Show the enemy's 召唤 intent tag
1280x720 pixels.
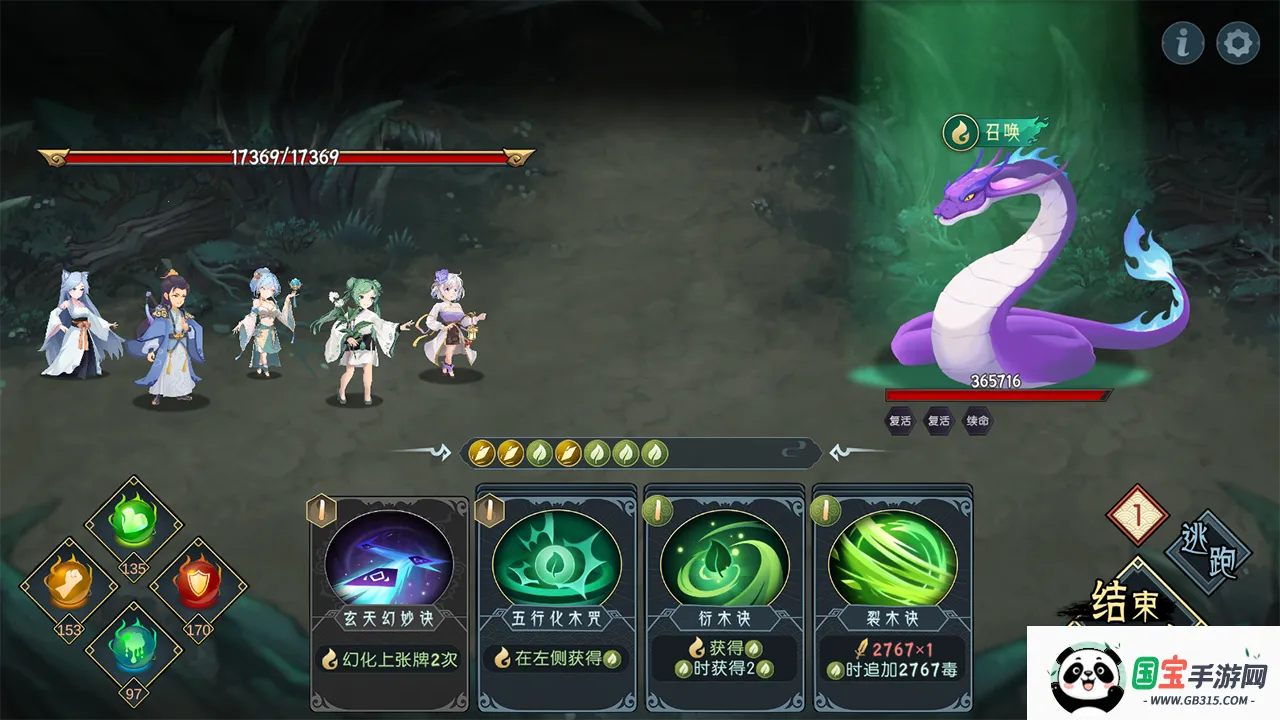996,131
